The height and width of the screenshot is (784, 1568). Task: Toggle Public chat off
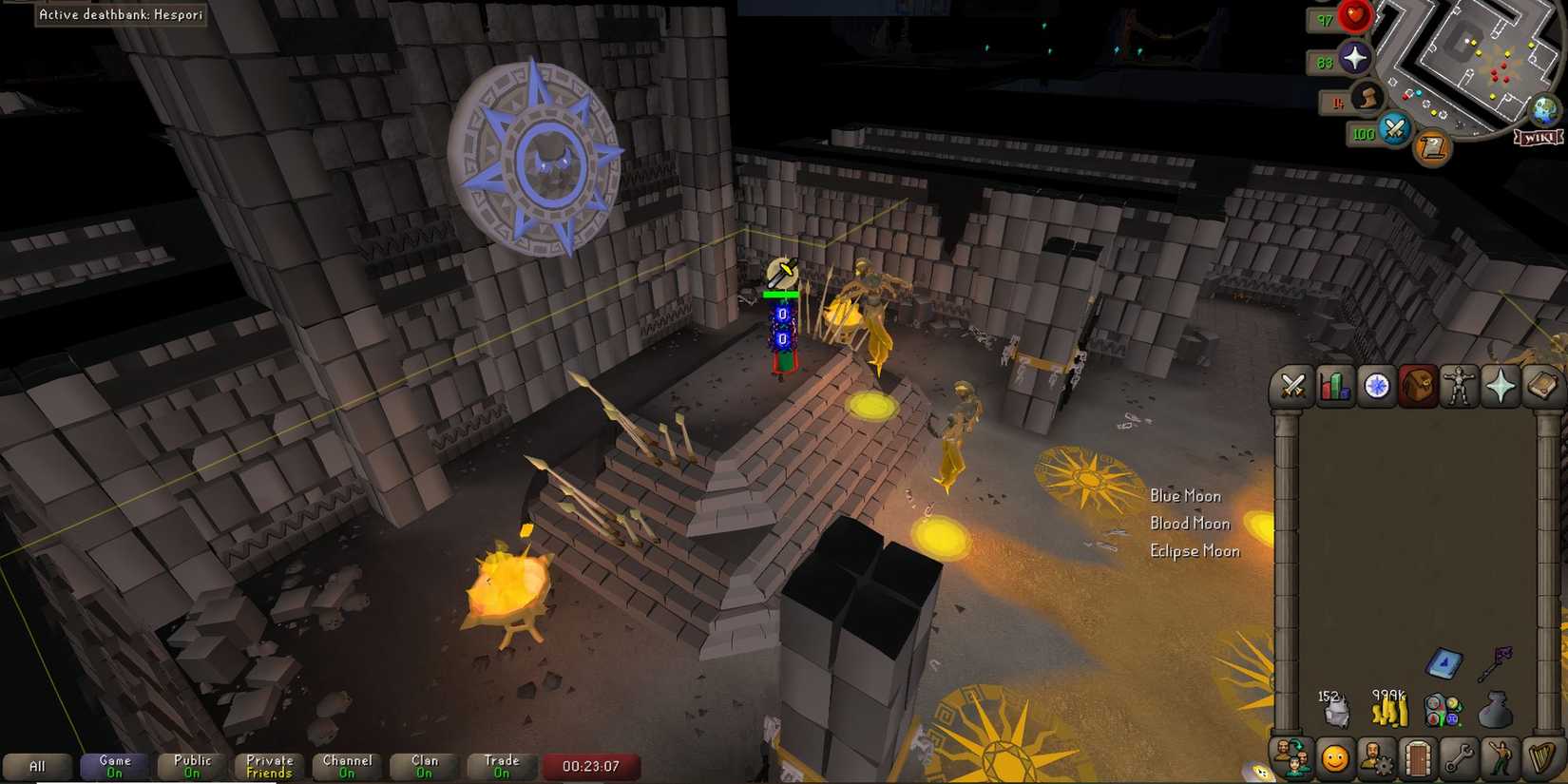tap(190, 766)
